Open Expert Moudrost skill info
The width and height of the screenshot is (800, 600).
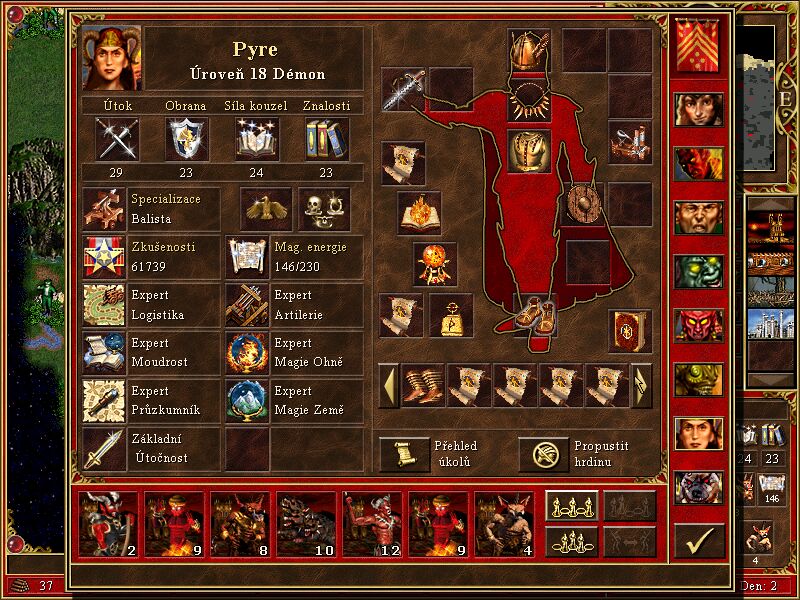pos(104,353)
